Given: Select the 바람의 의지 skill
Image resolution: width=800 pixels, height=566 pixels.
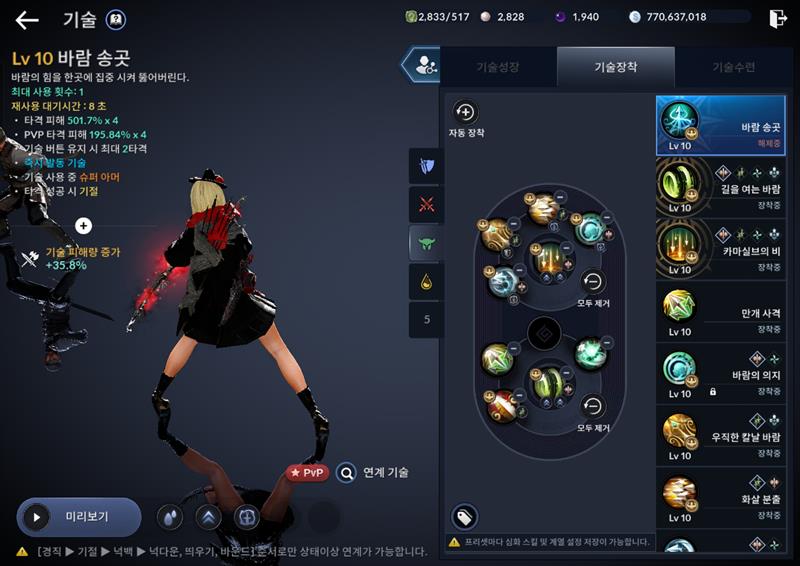Looking at the screenshot, I should (x=720, y=374).
